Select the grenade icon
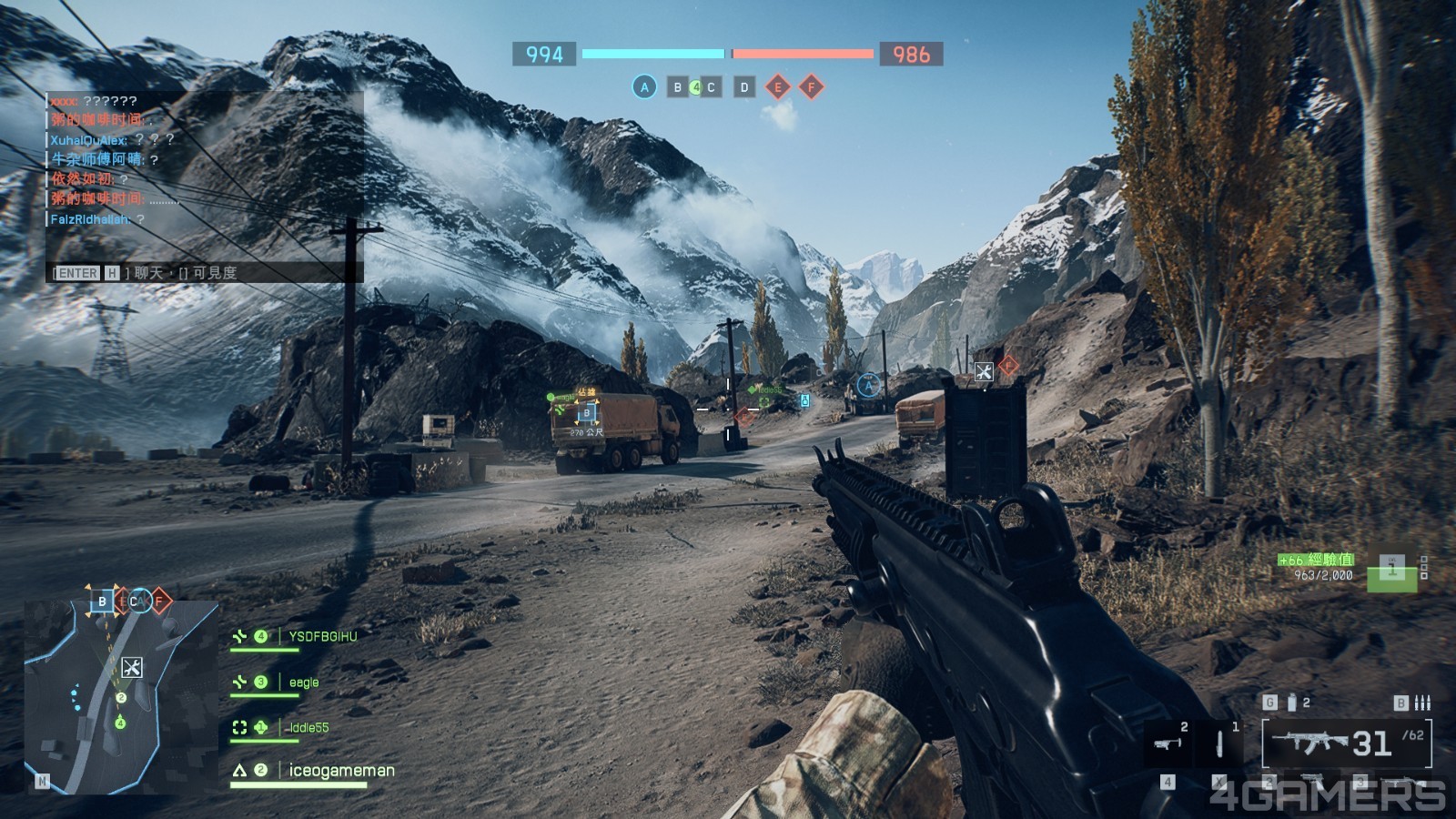Viewport: 1456px width, 819px height. tap(1291, 703)
